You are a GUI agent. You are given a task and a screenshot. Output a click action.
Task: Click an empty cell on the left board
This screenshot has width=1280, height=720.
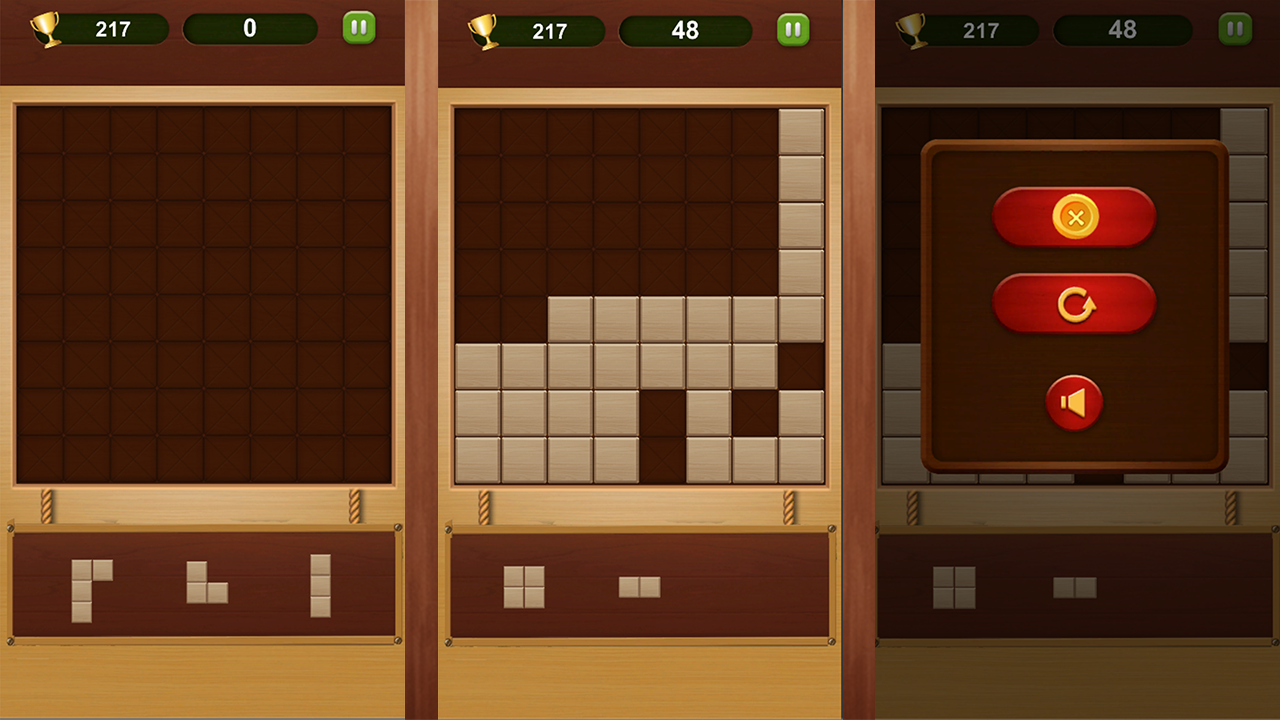[x=200, y=290]
